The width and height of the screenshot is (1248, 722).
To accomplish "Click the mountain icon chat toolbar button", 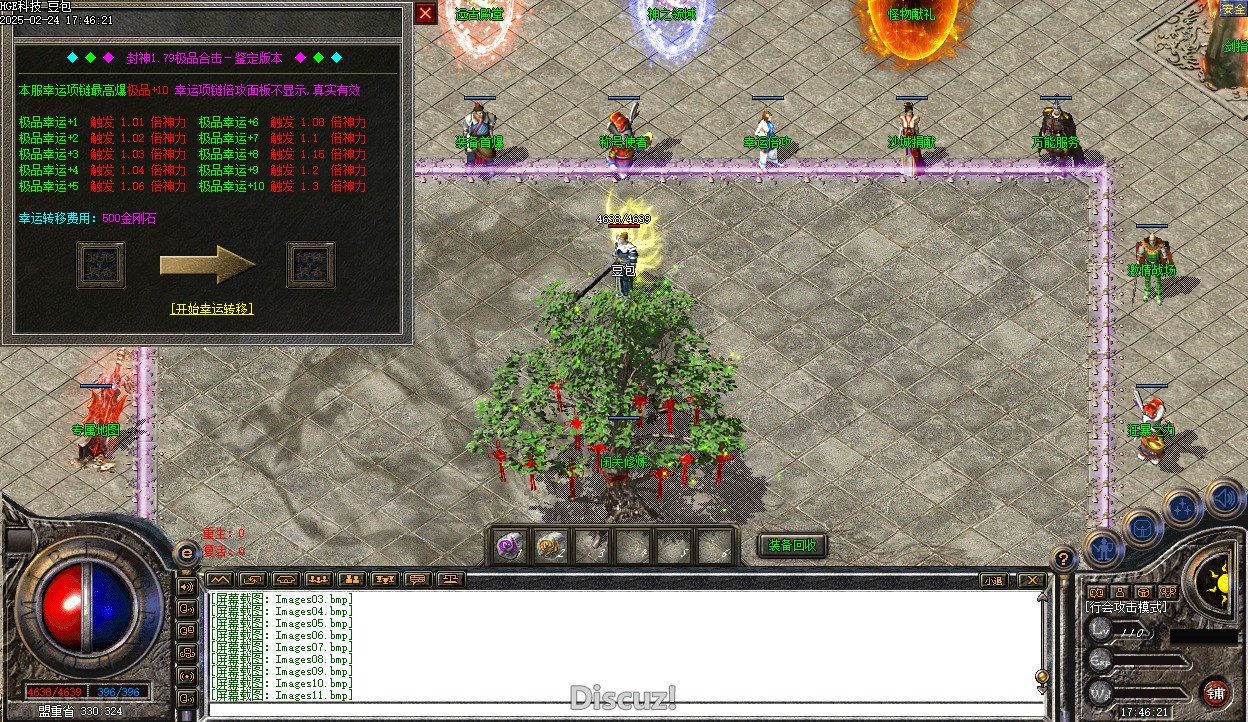I will 220,579.
